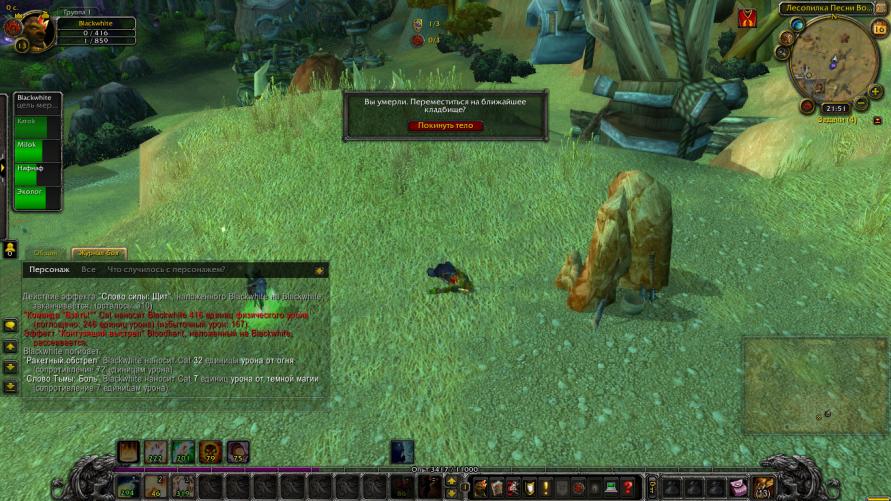The width and height of the screenshot is (891, 501).
Task: Open the 'Общий' chat tab
Action: pos(45,254)
